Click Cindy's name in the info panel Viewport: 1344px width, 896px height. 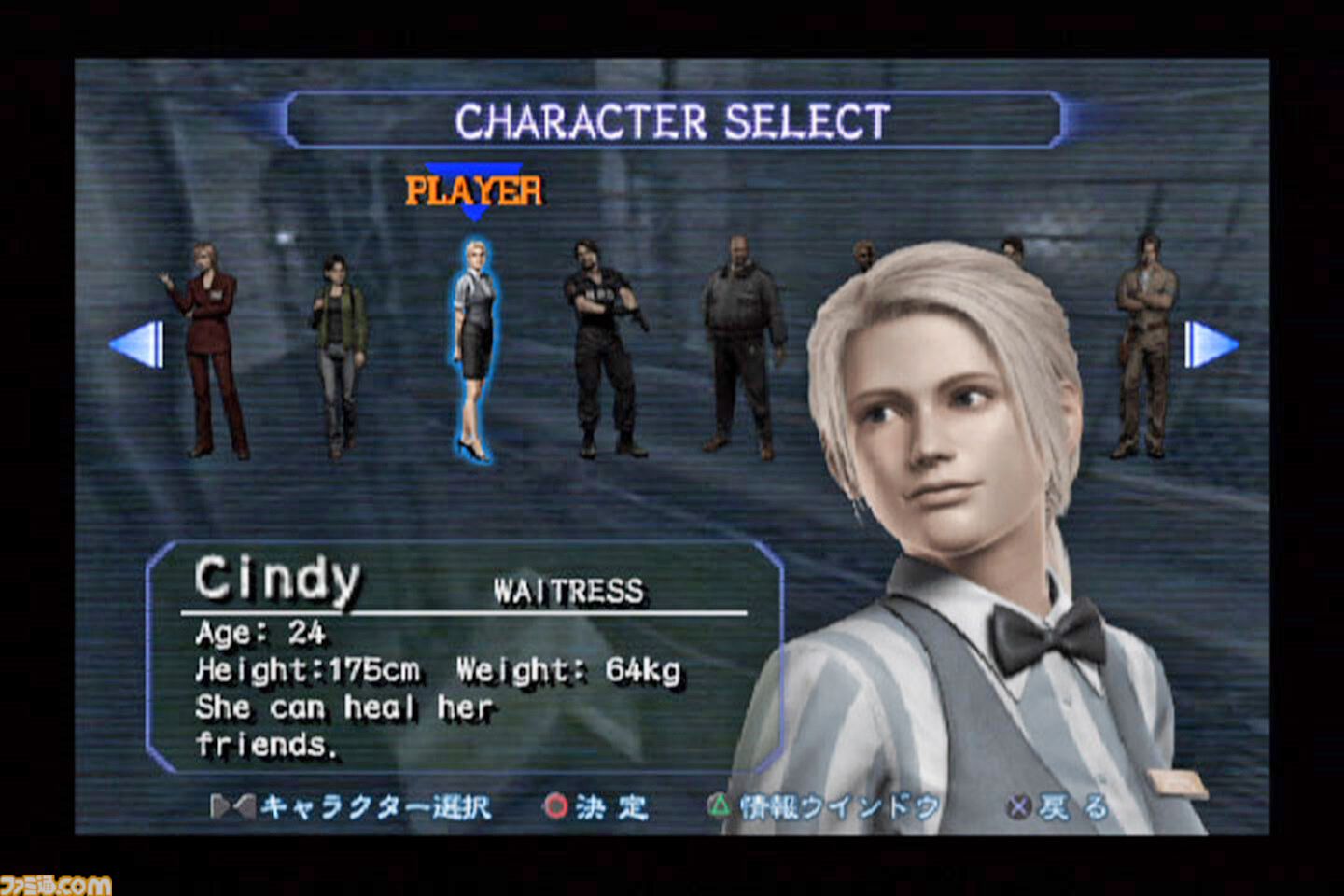tap(277, 579)
